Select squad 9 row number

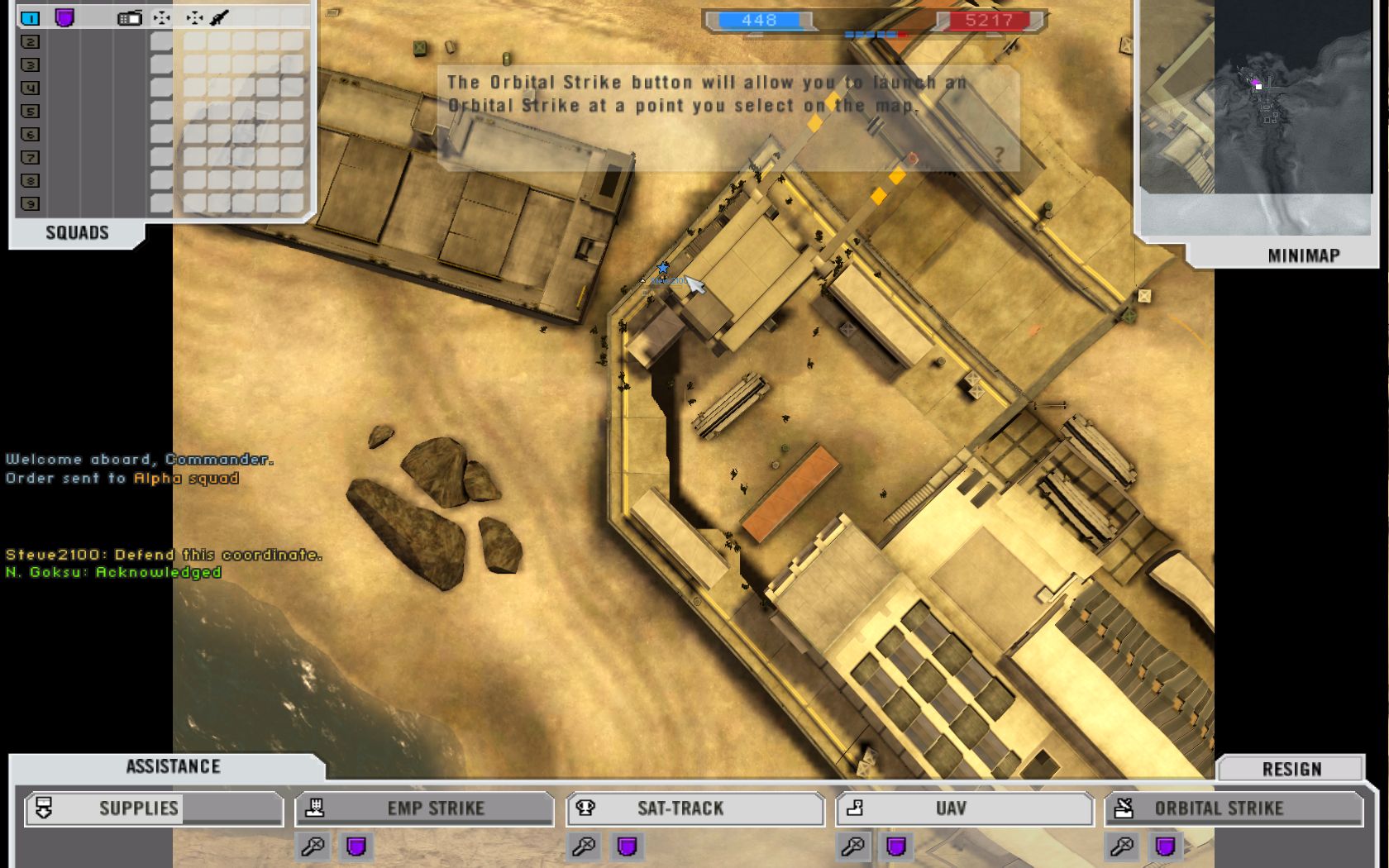[31, 203]
